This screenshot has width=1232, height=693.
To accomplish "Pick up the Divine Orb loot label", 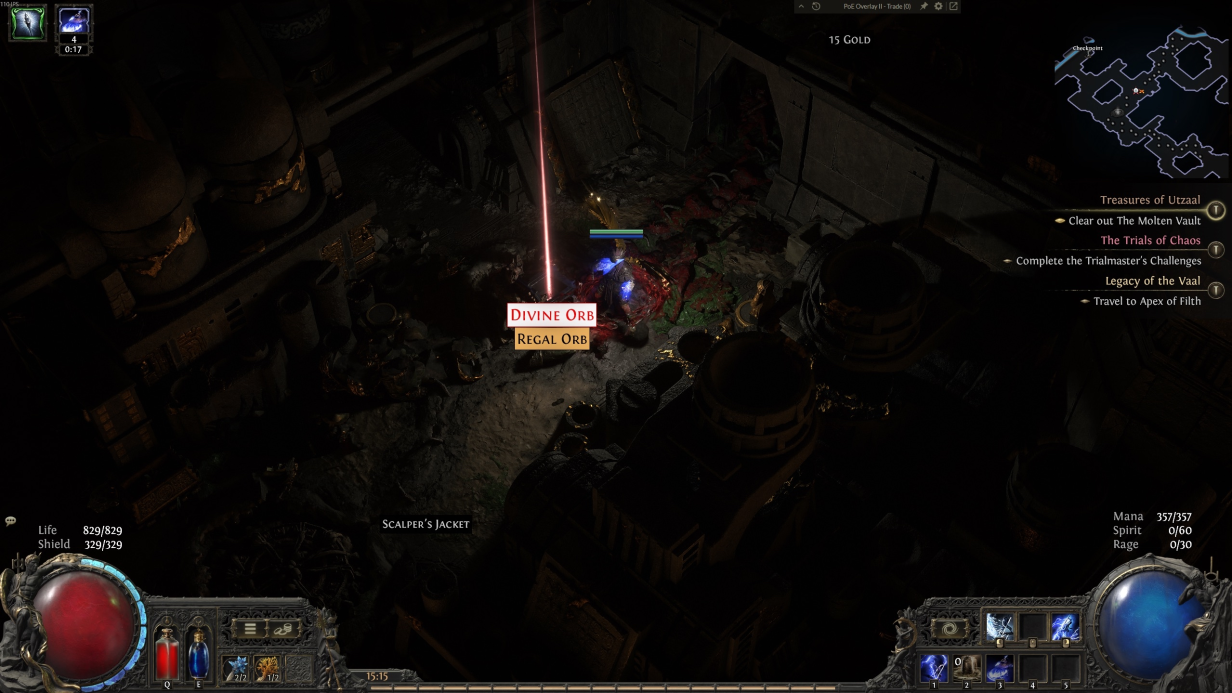I will coord(552,315).
